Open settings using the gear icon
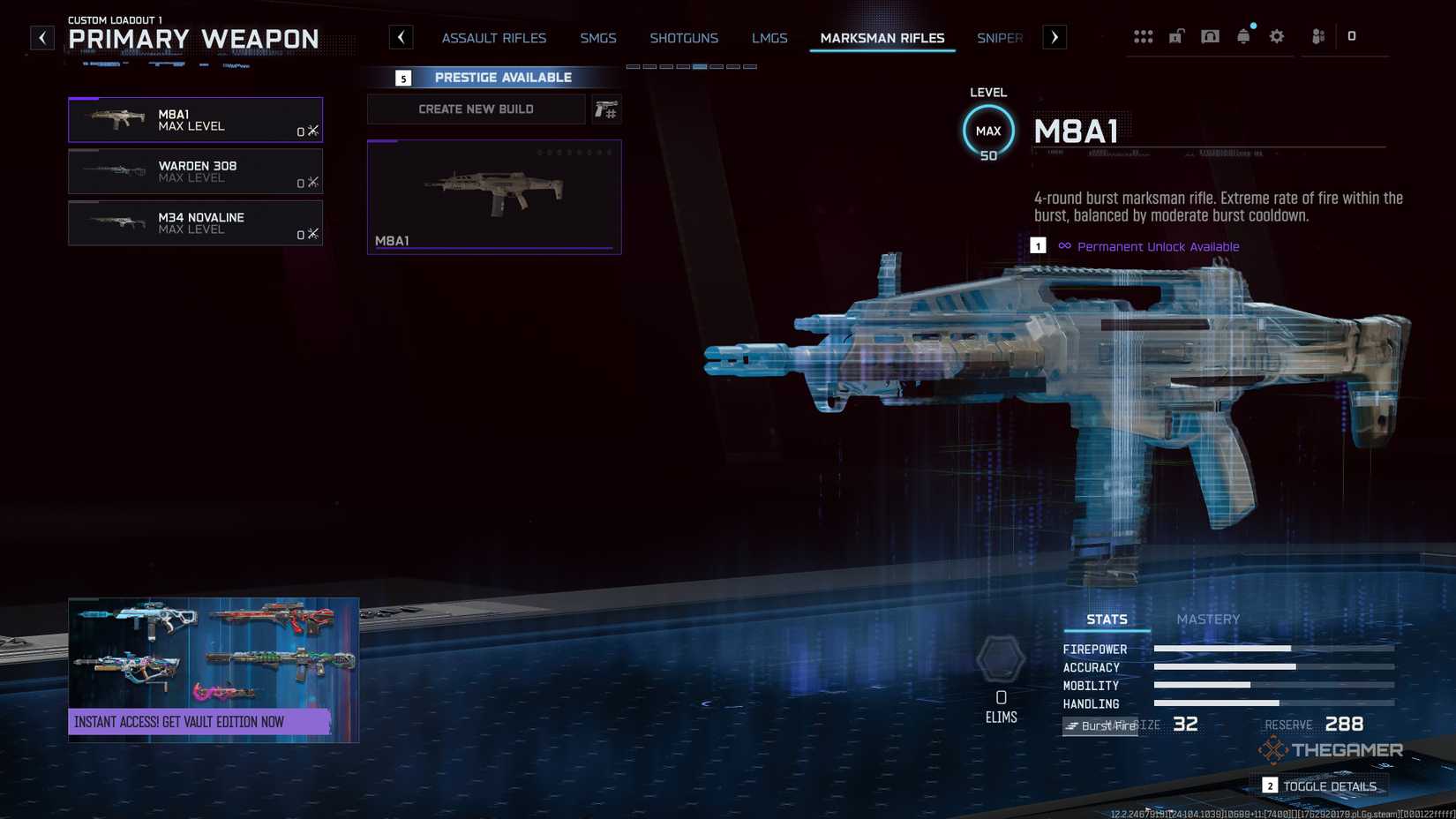Screen dimensions: 1456x819 [x=1276, y=36]
